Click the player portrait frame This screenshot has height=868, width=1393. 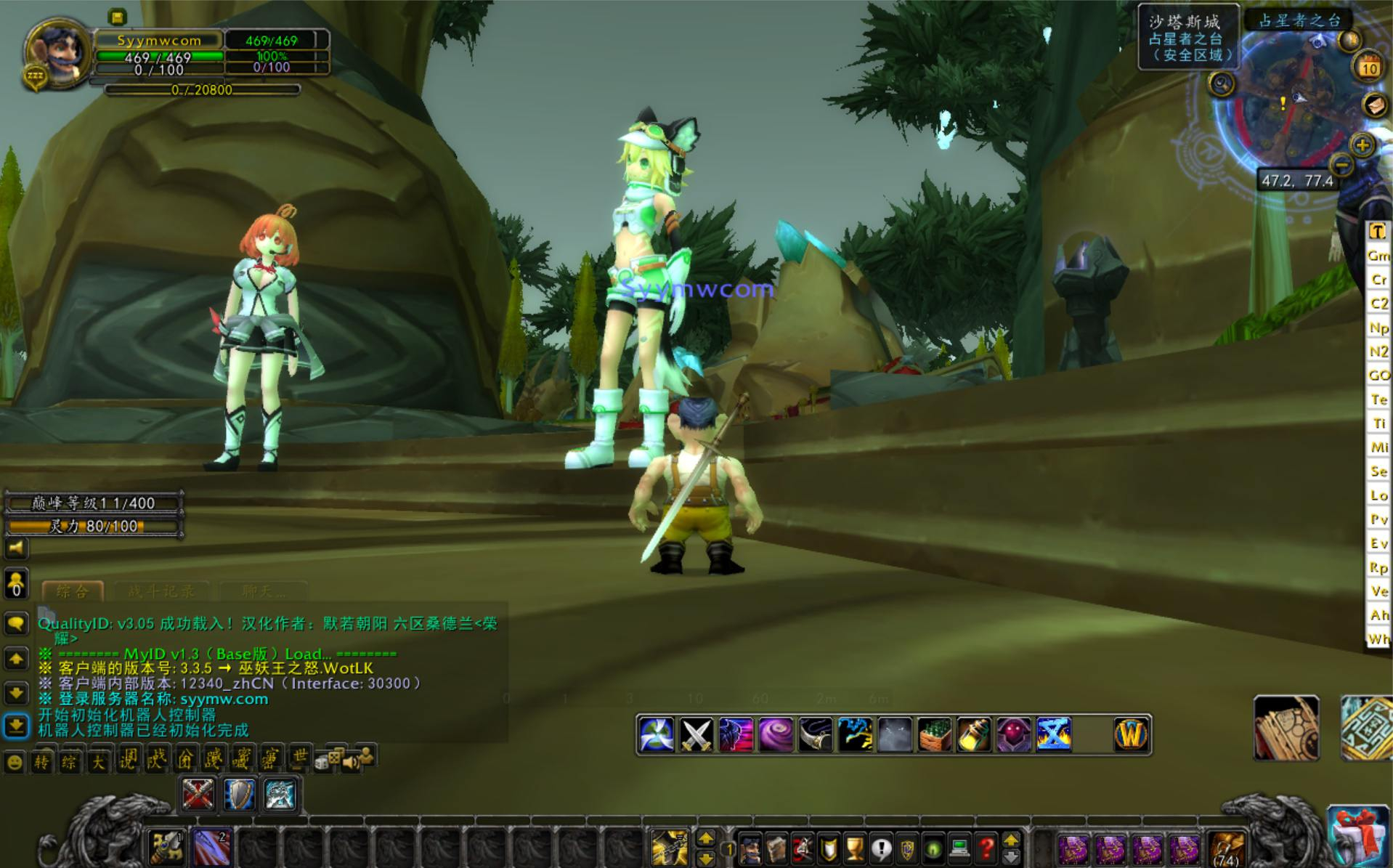57,54
